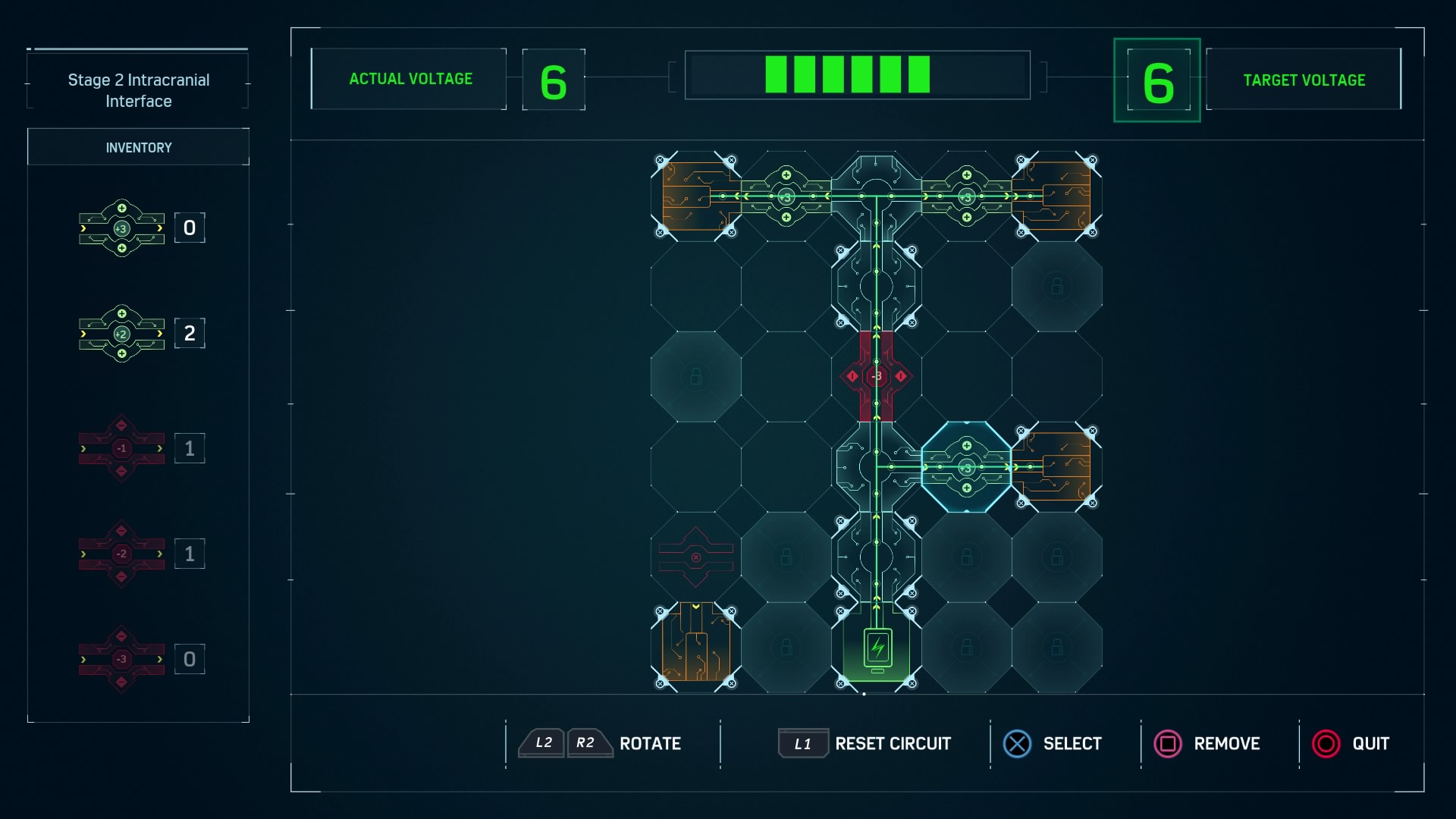Choose the -1 resistor piece in inventory
The height and width of the screenshot is (819, 1456).
121,448
